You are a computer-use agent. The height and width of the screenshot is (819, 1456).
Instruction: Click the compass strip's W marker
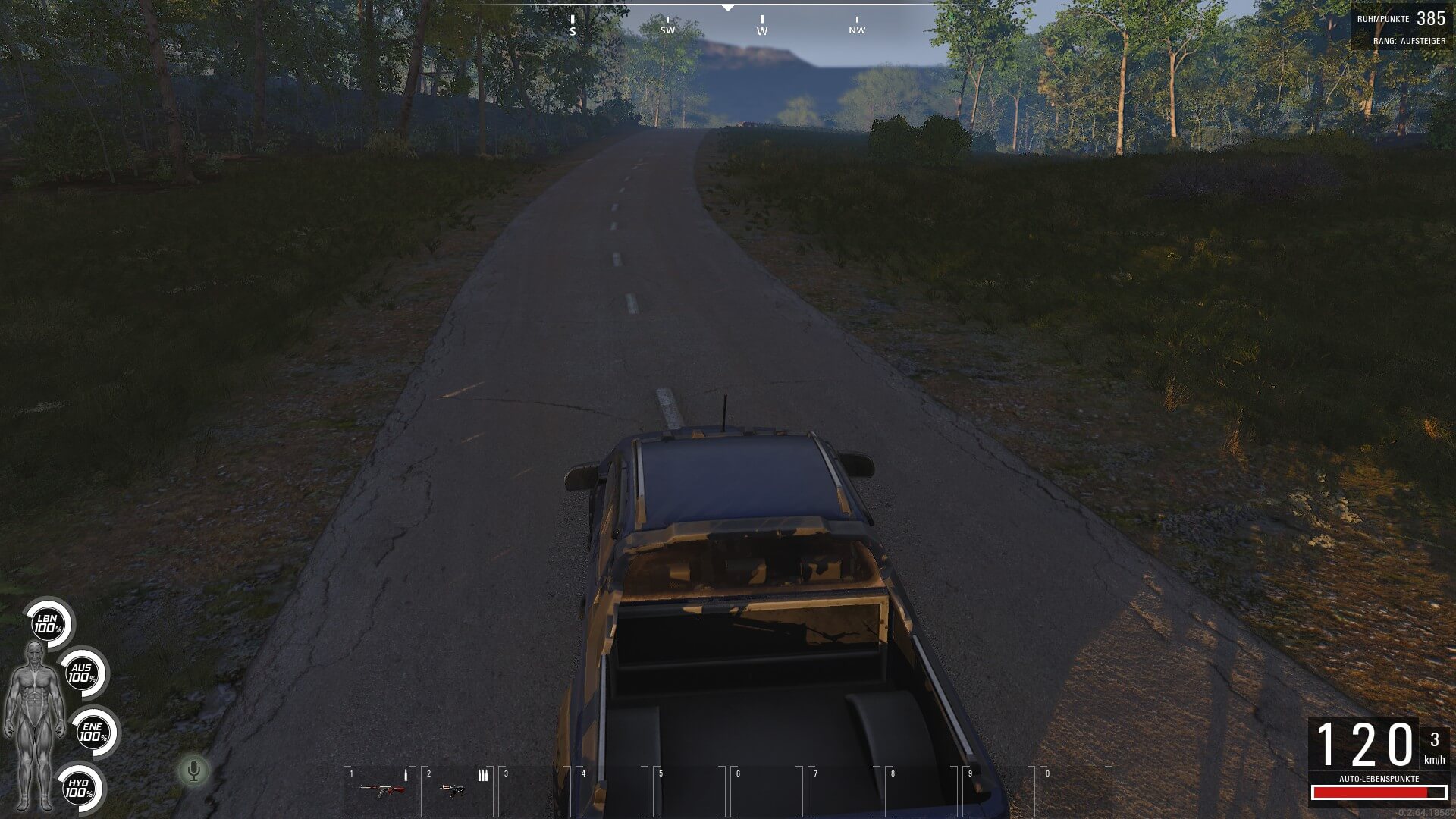(x=762, y=27)
